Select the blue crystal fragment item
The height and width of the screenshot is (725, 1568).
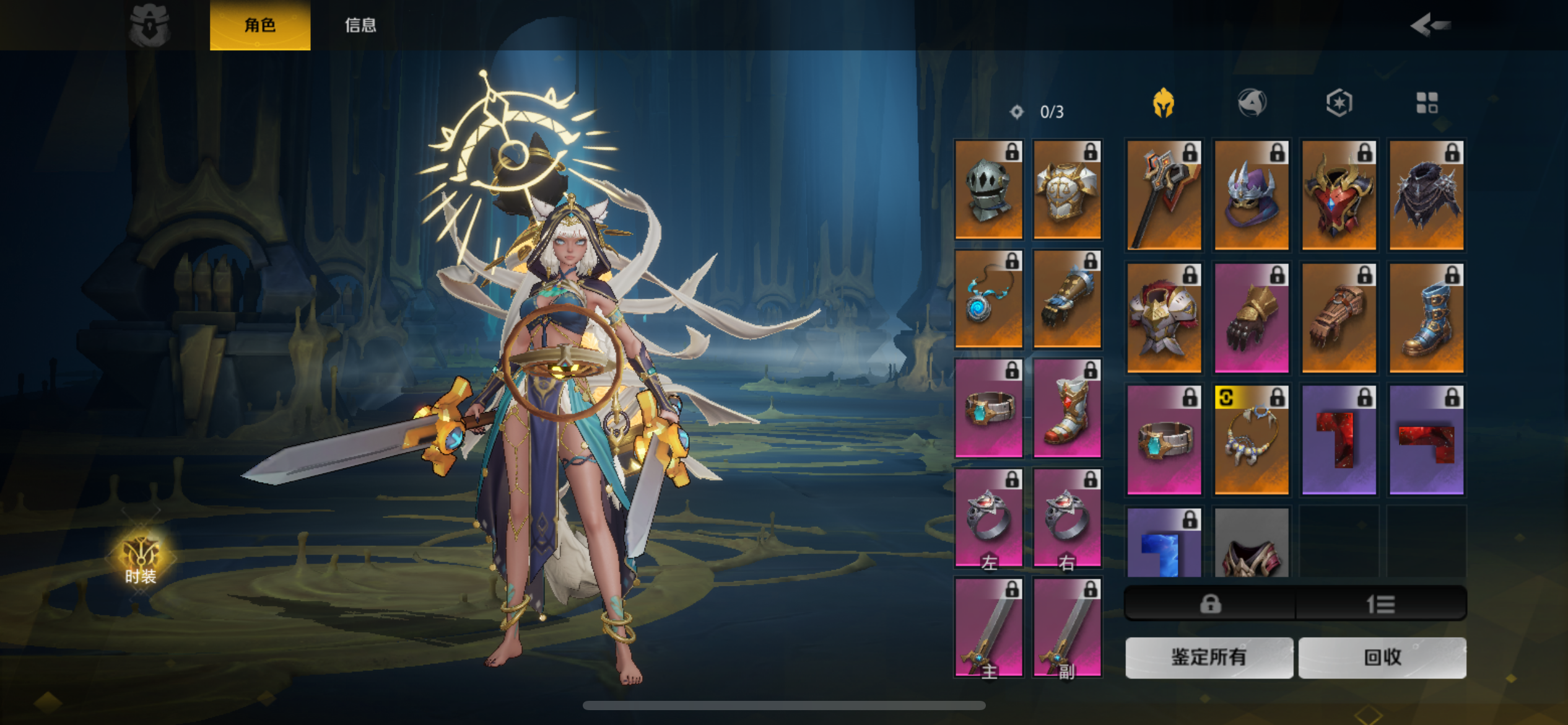coord(1164,544)
